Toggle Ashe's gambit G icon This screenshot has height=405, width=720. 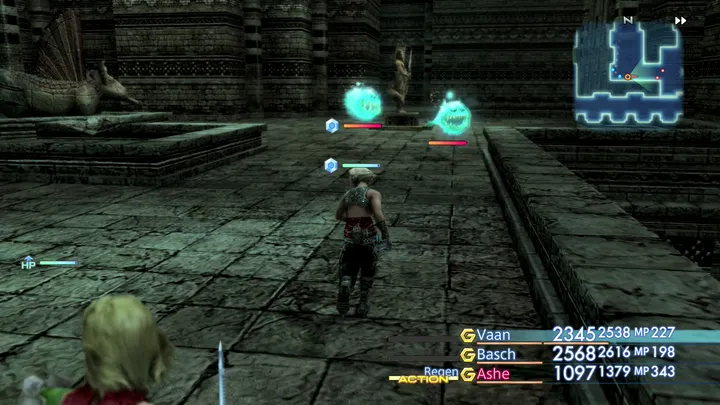click(x=467, y=374)
